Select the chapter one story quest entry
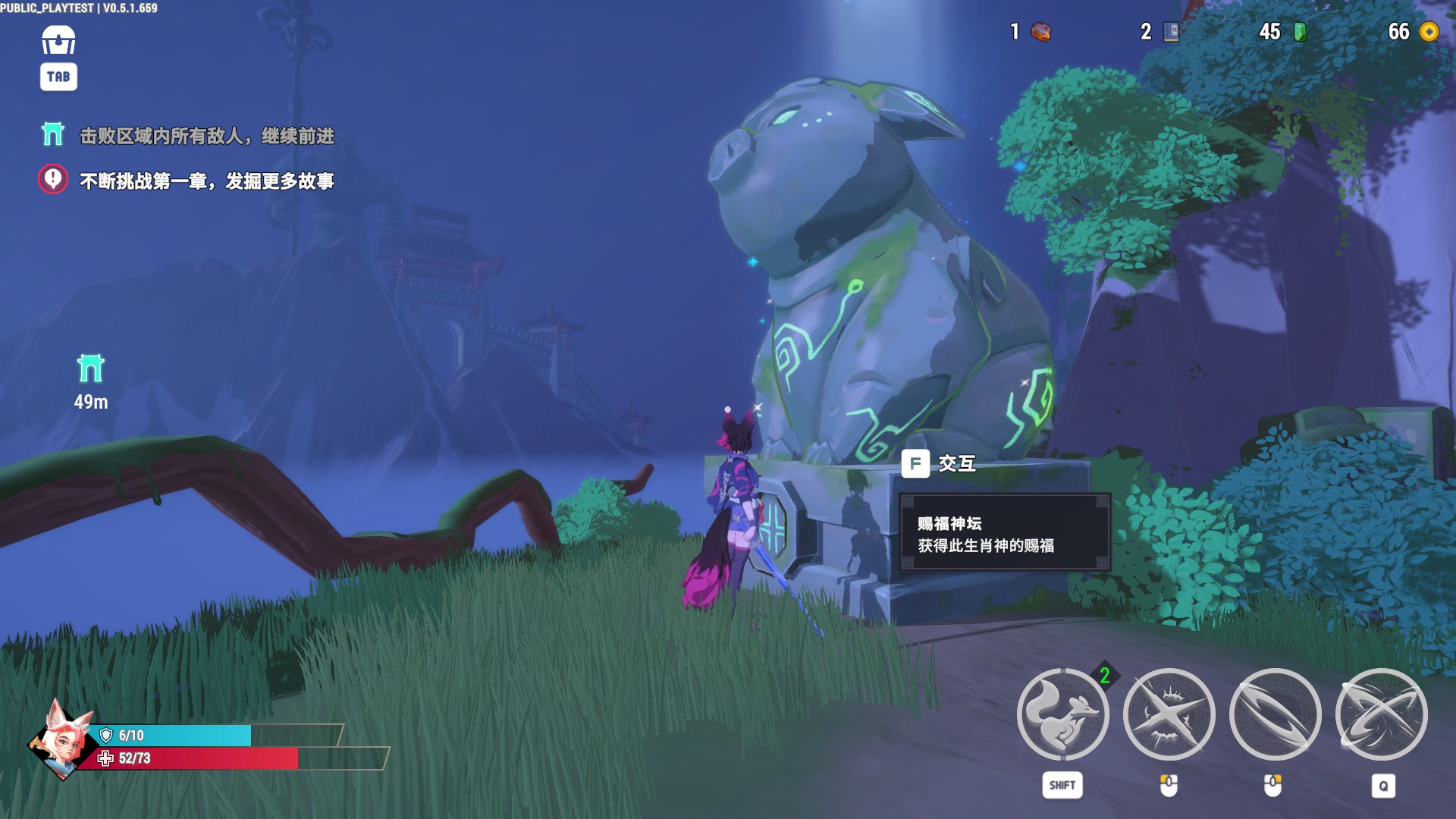The width and height of the screenshot is (1456, 819). (187, 180)
